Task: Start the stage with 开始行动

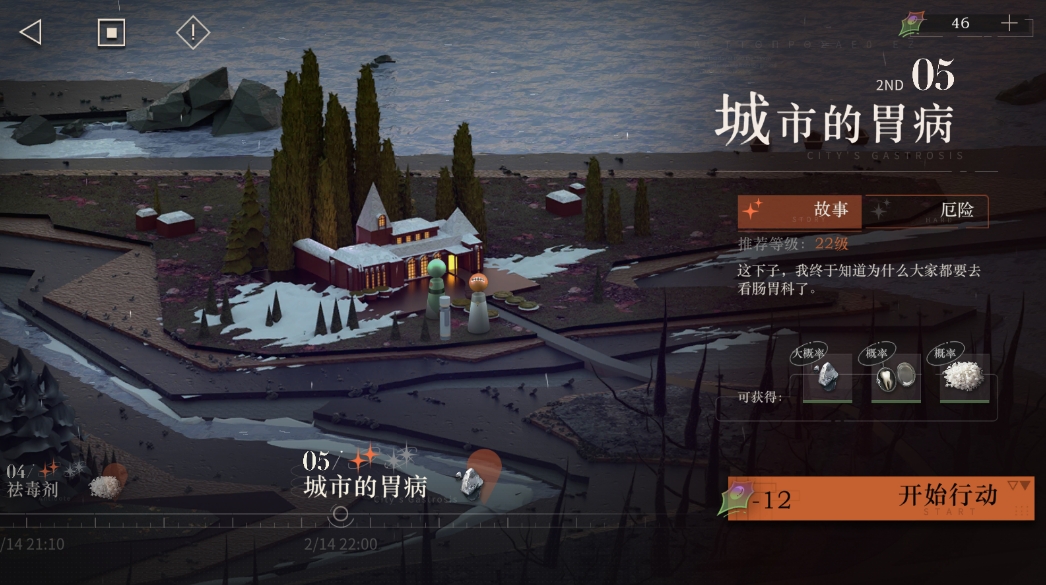Action: [x=880, y=497]
